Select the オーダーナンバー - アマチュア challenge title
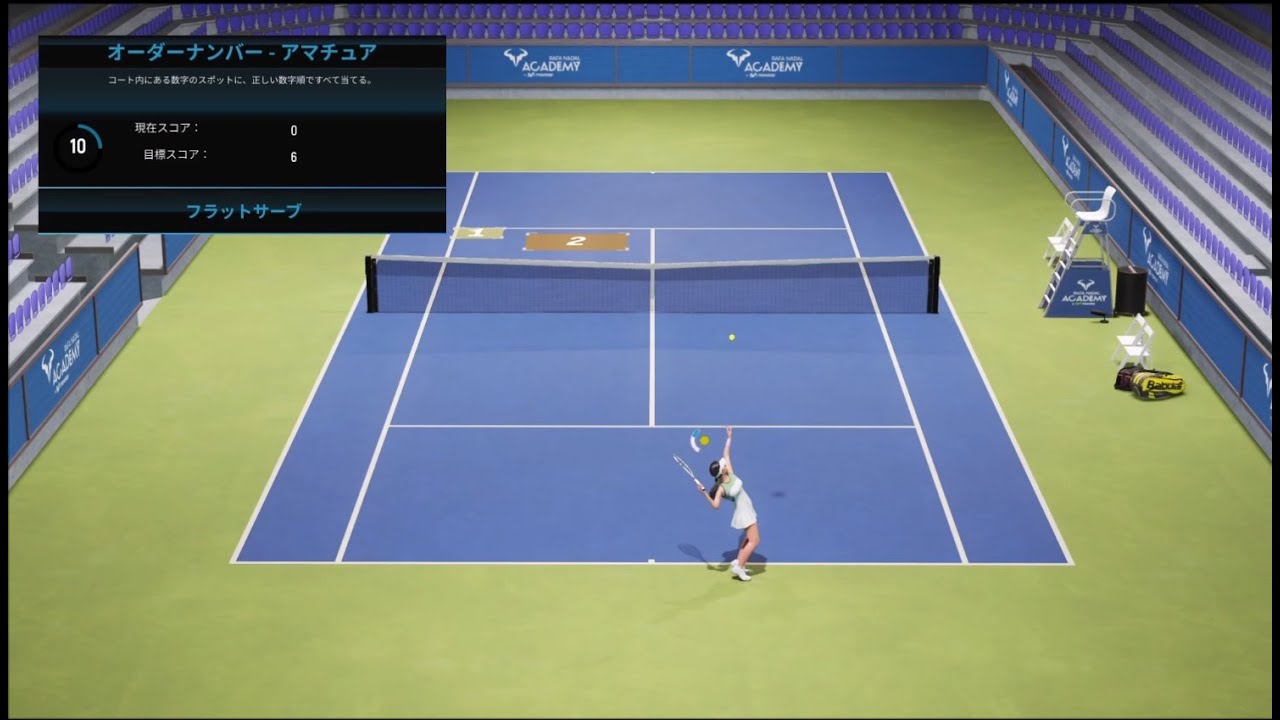1280x720 pixels. pos(242,52)
